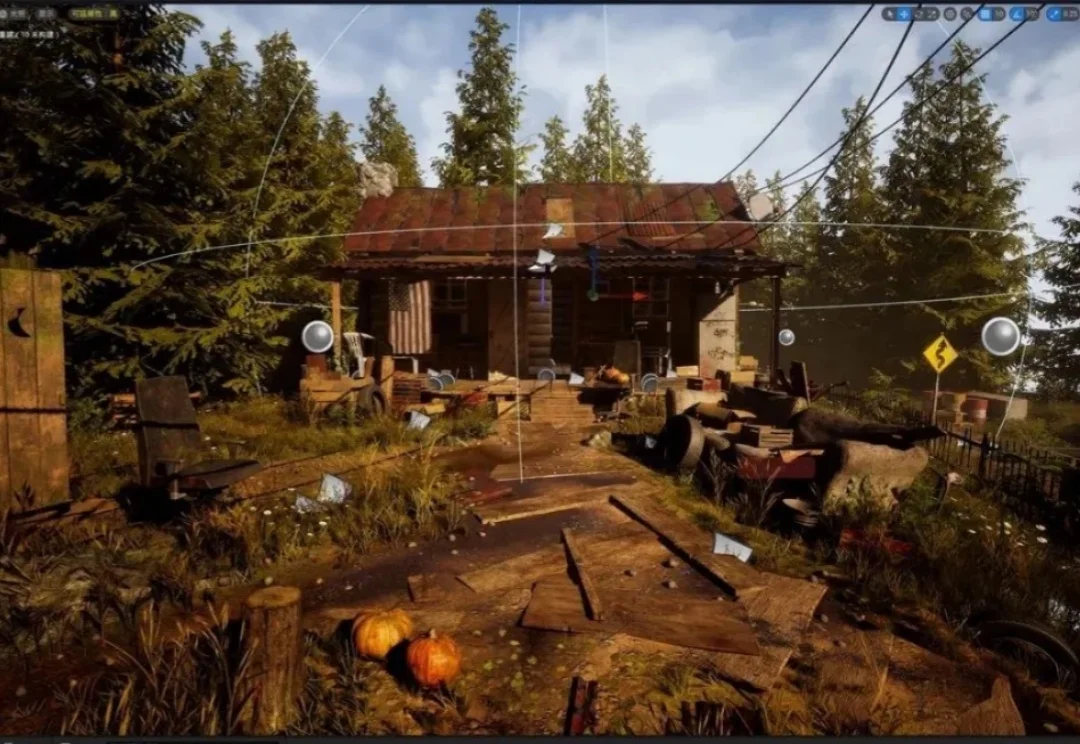Open the rotation snap angle value

click(x=1030, y=14)
